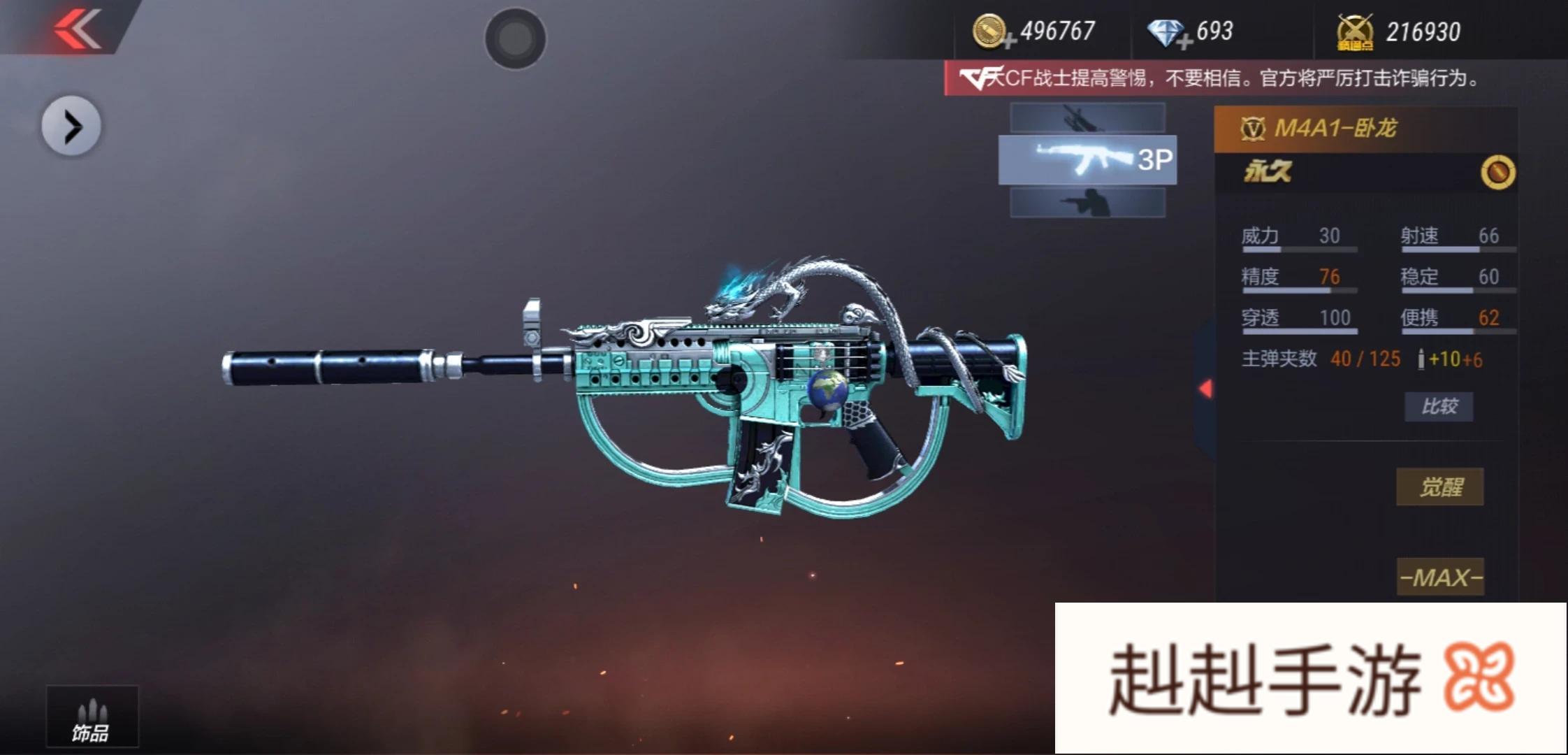Open the 觉醒 awaken option
Viewport: 1568px width, 755px height.
tap(1439, 487)
